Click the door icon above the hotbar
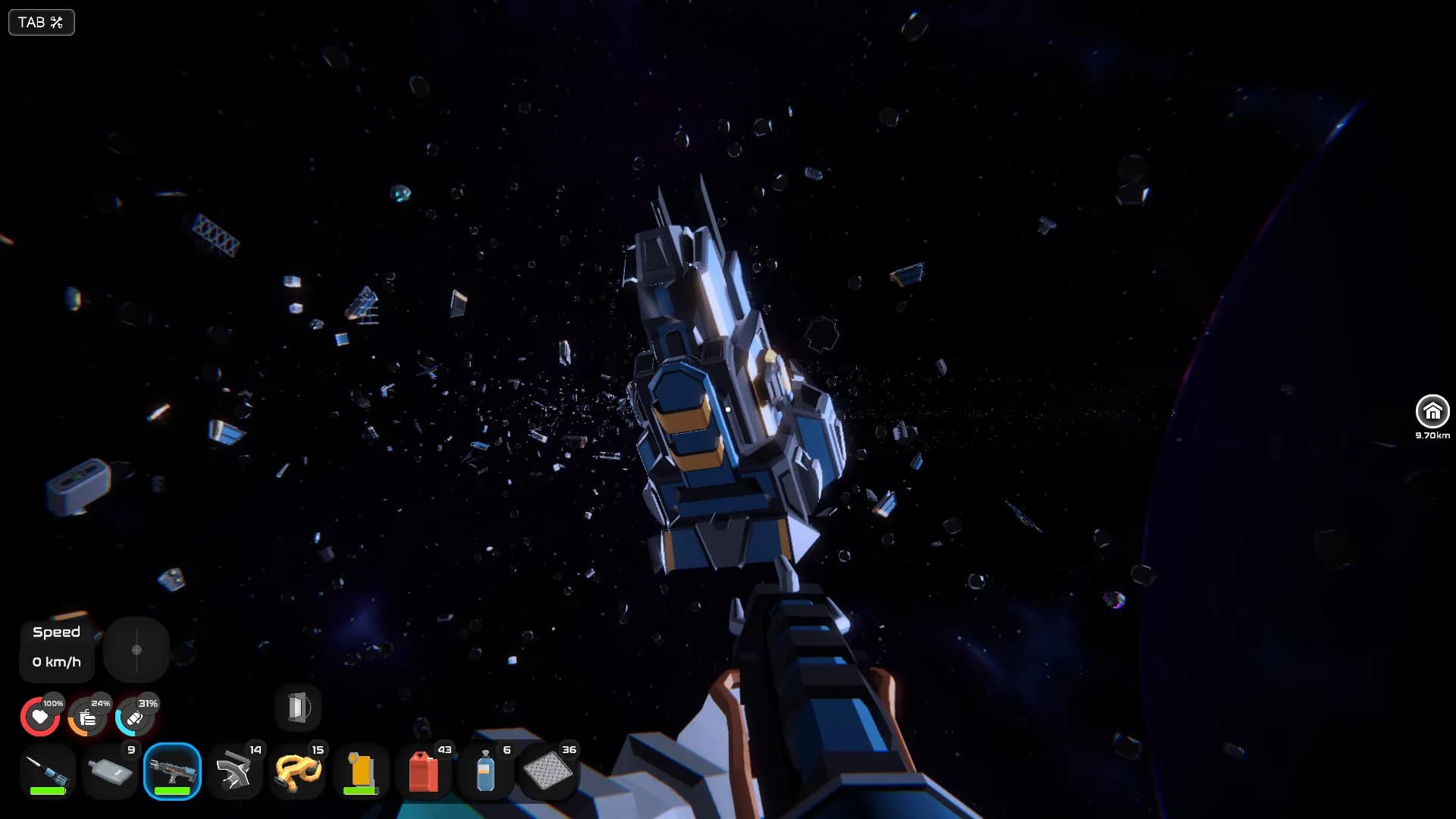 click(x=298, y=708)
